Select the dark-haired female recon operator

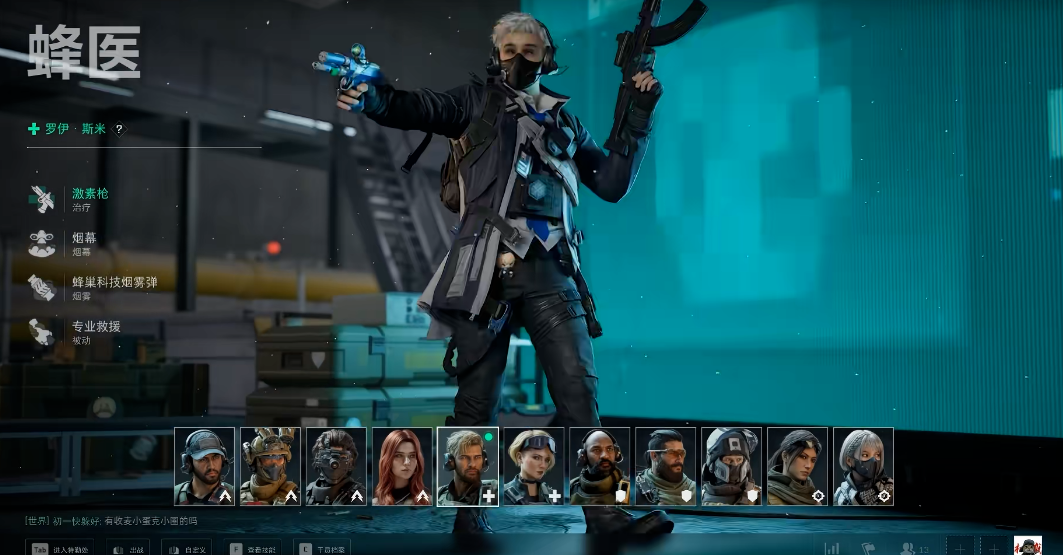[798, 466]
